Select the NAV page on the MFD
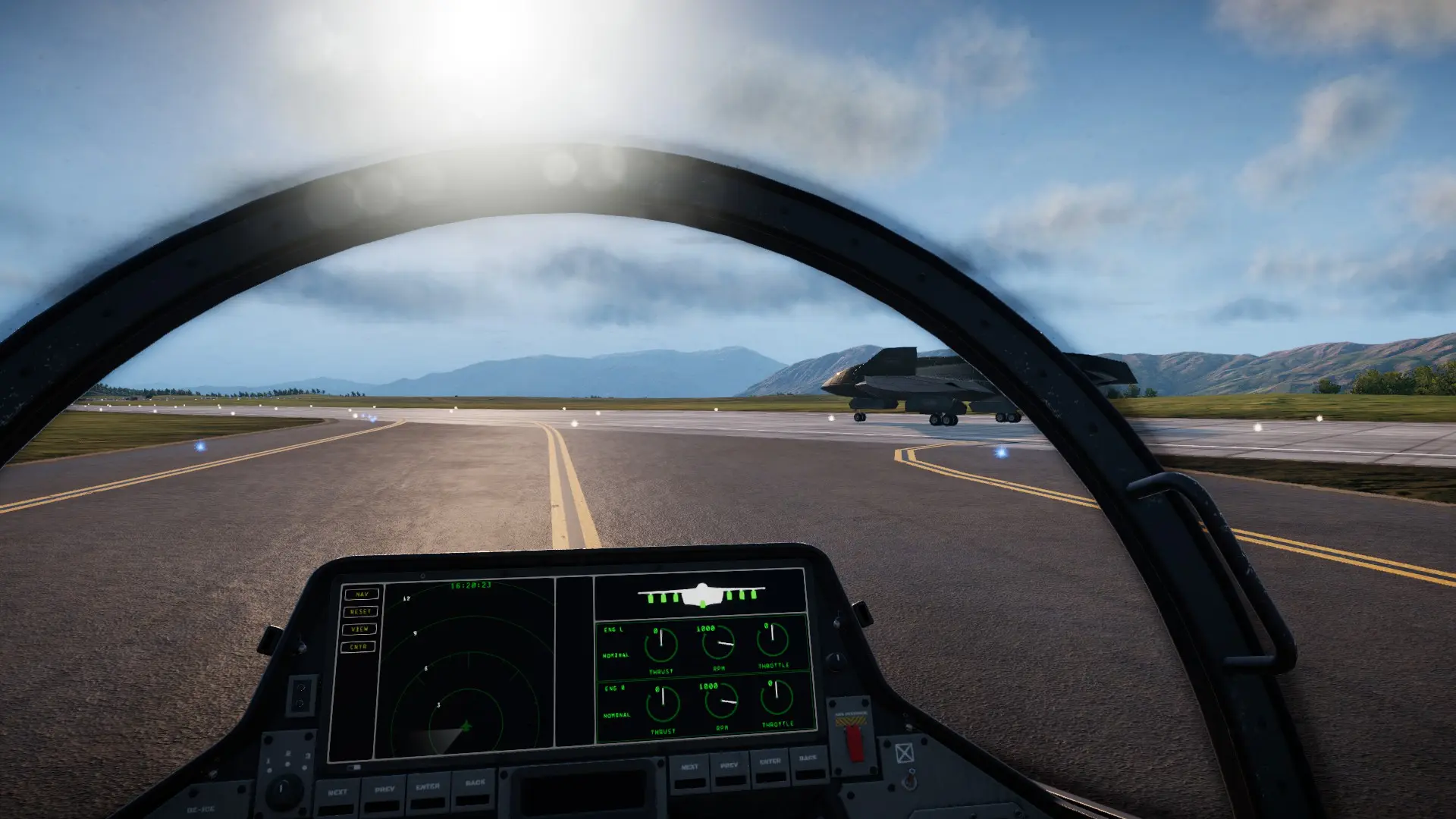1456x819 pixels. click(362, 595)
